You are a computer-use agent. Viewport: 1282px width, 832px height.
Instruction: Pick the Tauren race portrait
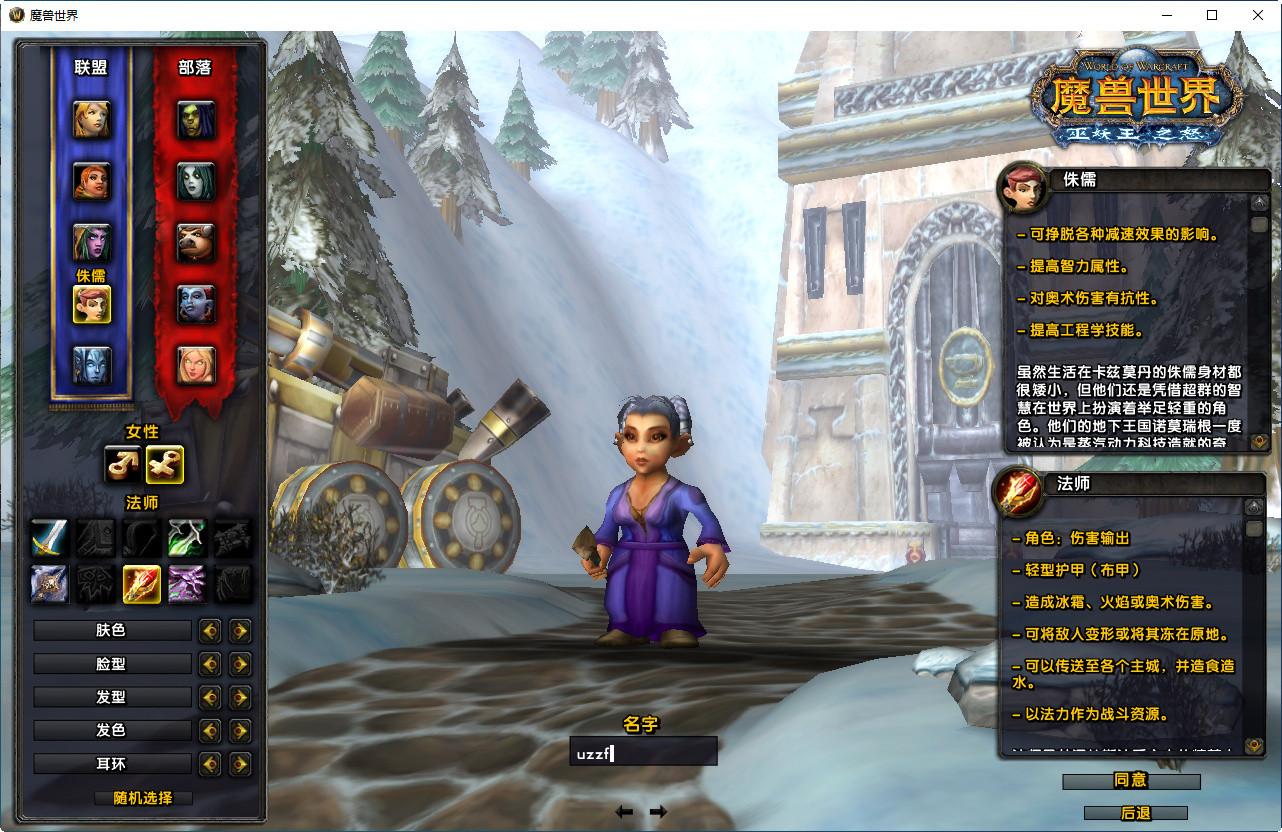(x=196, y=243)
